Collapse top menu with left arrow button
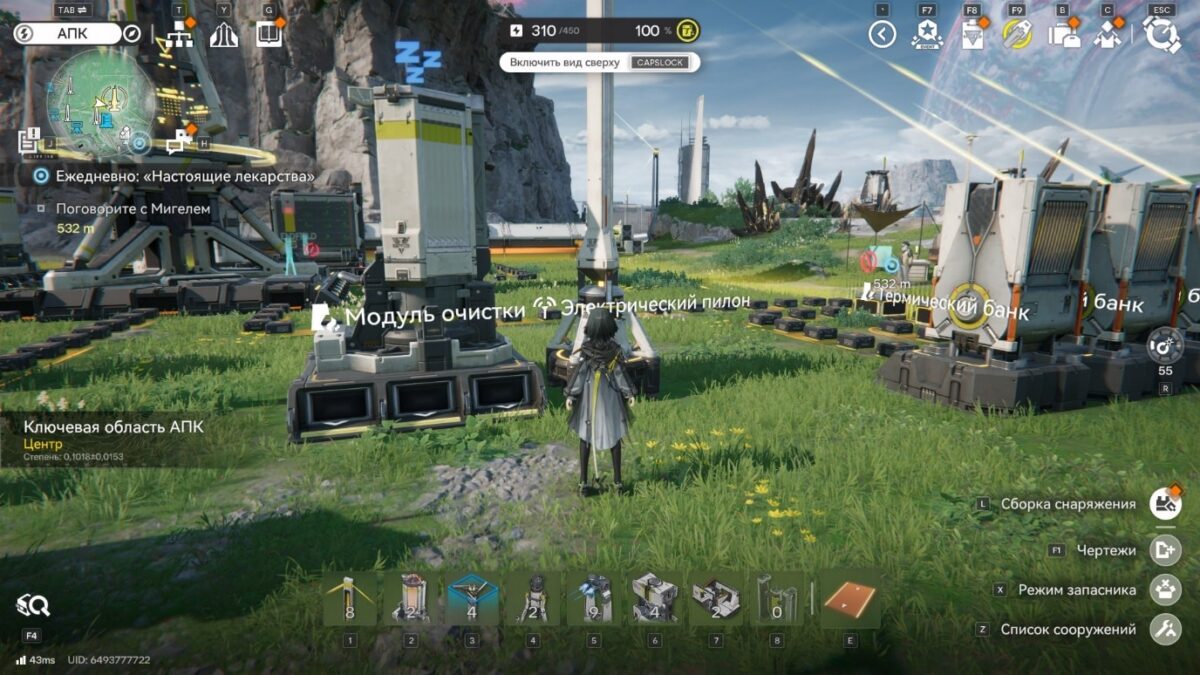1200x675 pixels. 881,35
